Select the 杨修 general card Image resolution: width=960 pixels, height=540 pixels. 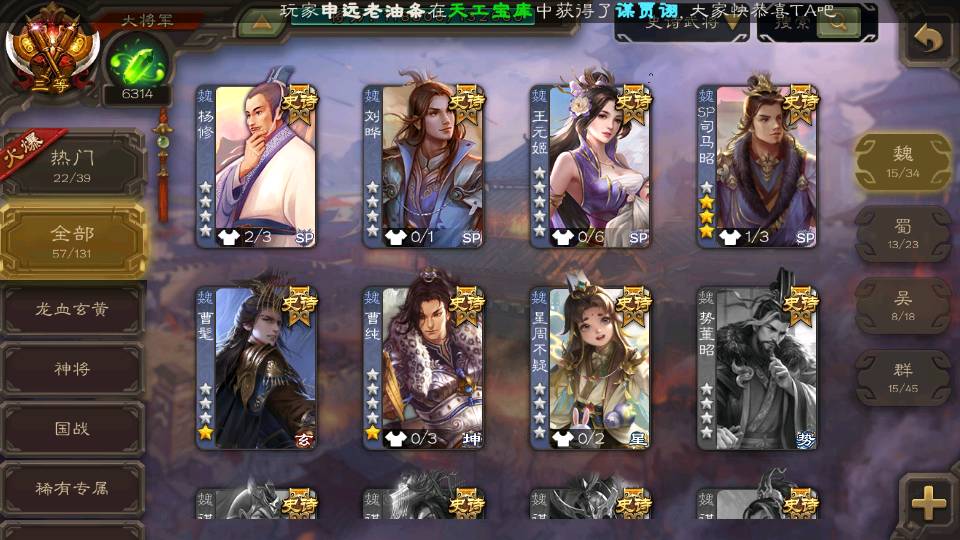coord(257,166)
